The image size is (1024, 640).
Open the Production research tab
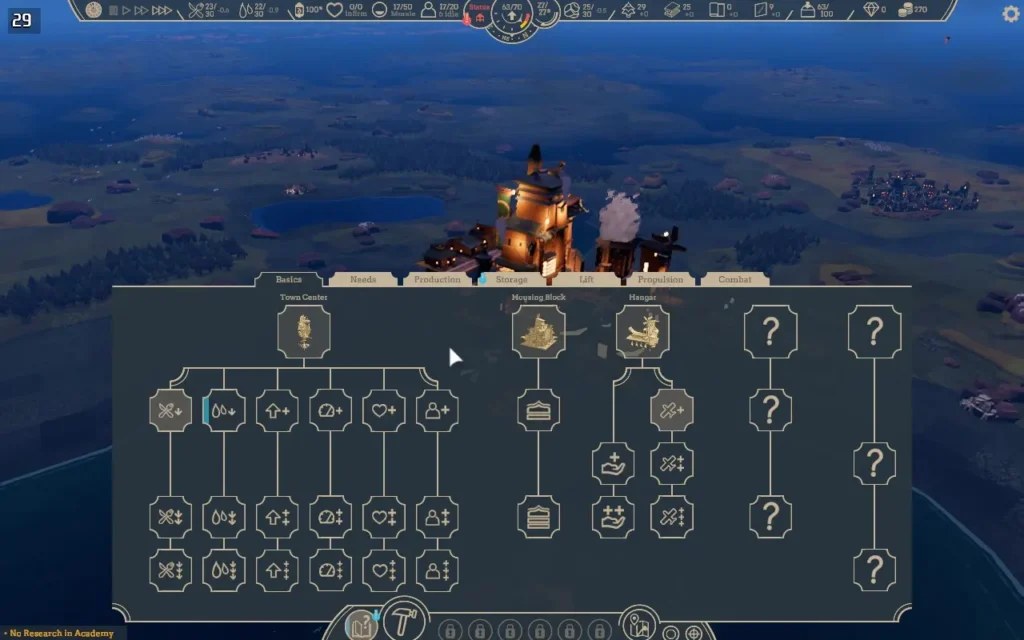437,280
